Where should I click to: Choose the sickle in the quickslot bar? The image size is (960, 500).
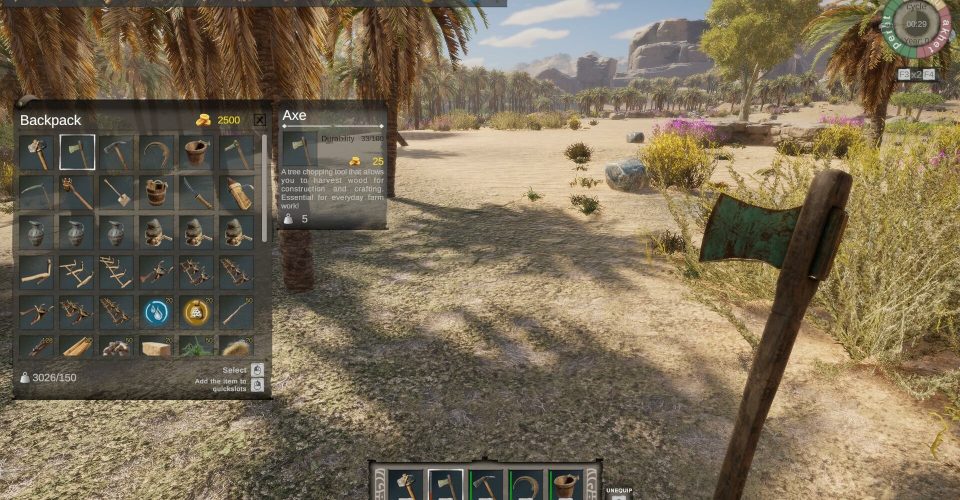pos(525,486)
